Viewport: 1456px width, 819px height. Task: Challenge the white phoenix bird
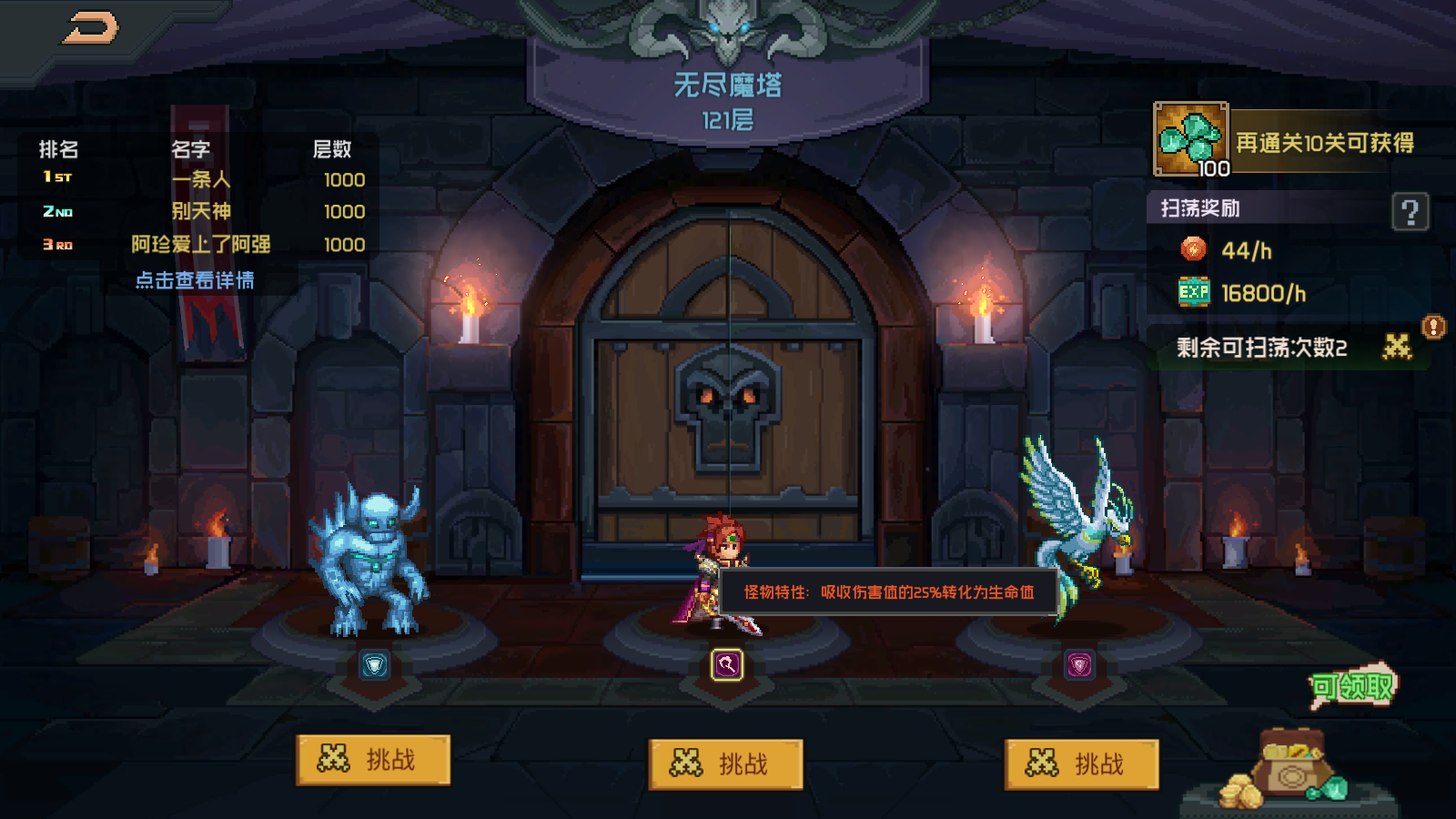click(1081, 763)
